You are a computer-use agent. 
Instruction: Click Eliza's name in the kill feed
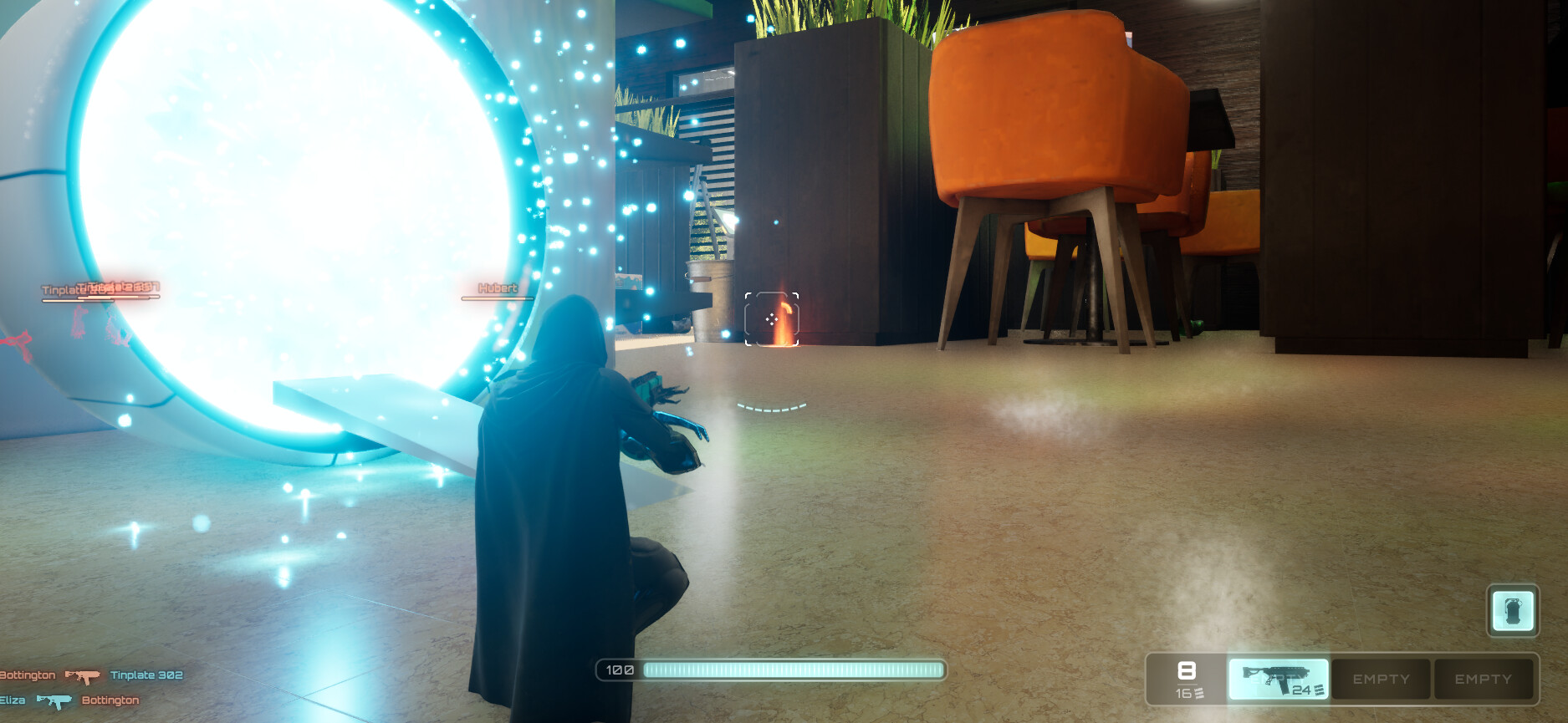[13, 700]
